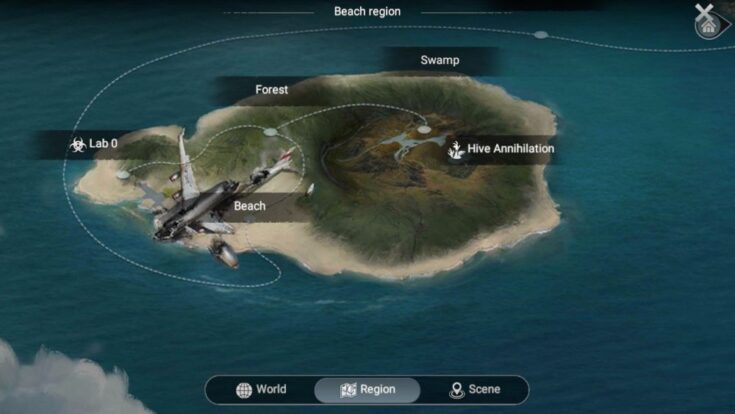Open the Scene map tab
The width and height of the screenshot is (735, 414).
pyautogui.click(x=474, y=389)
